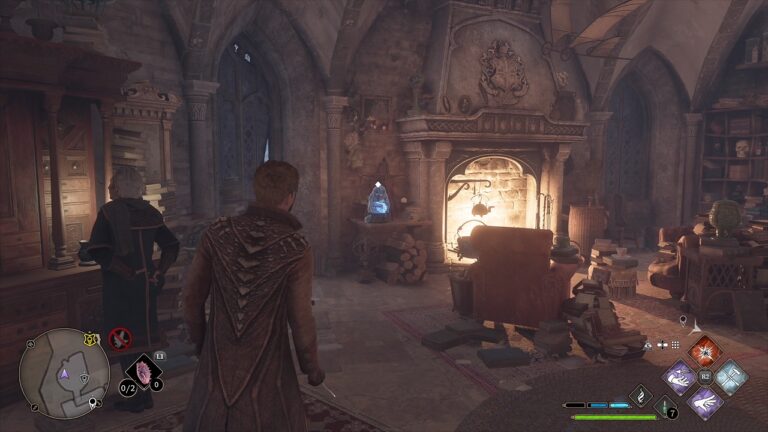Screen dimensions: 768x432
Task: Activate the ancient magic swirl icon
Action: 640,397
